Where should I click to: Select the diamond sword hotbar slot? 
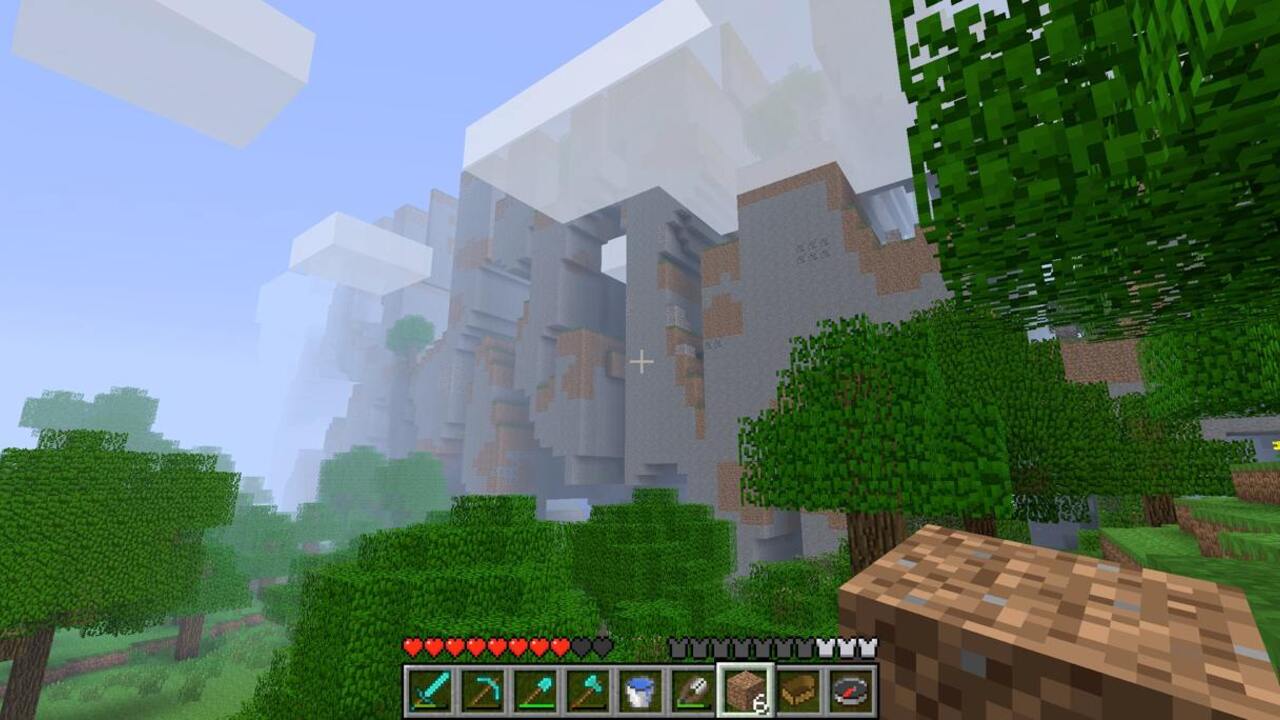[x=429, y=691]
